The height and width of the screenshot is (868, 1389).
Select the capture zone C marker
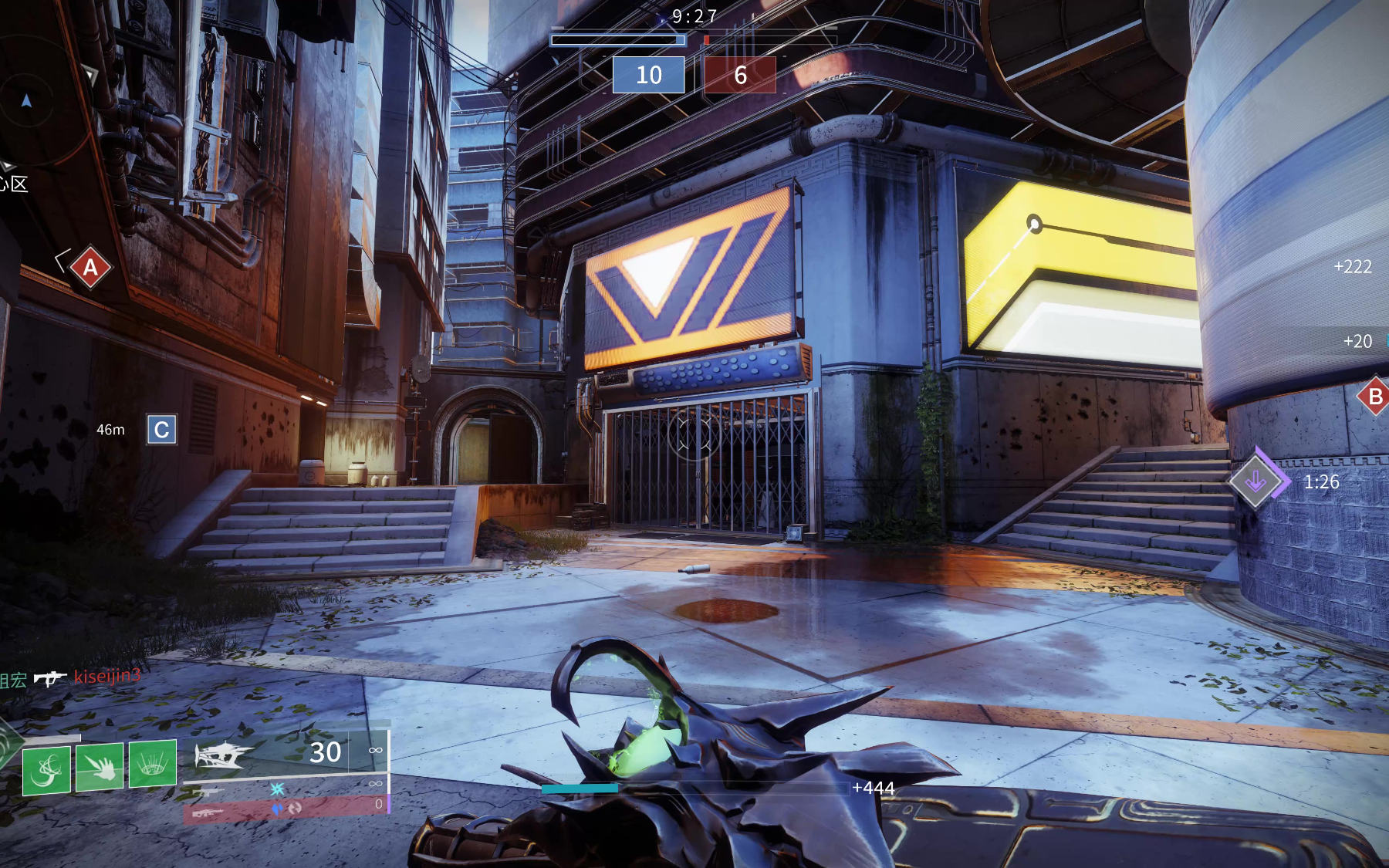click(x=161, y=430)
